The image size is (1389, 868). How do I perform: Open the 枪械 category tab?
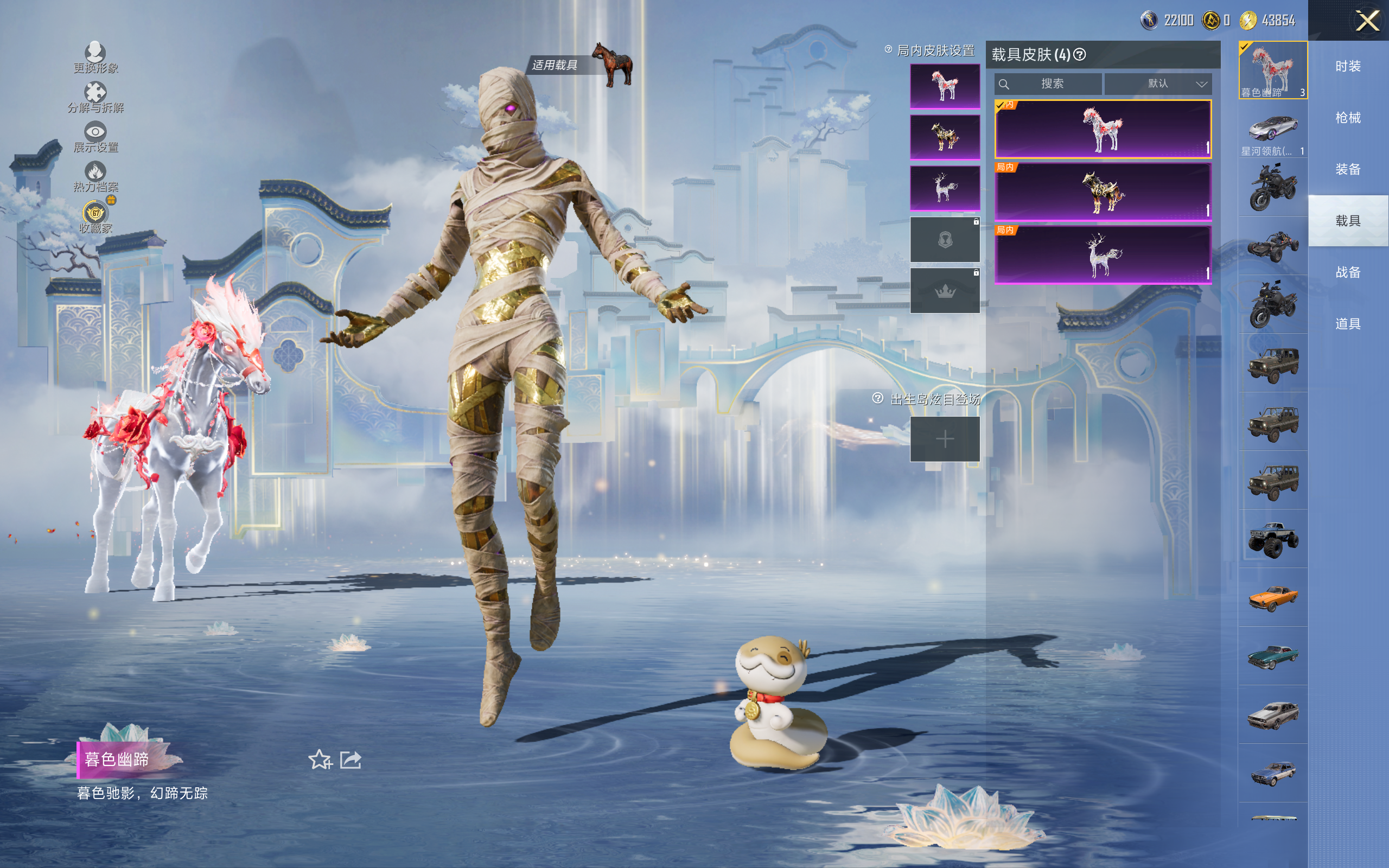(x=1348, y=118)
